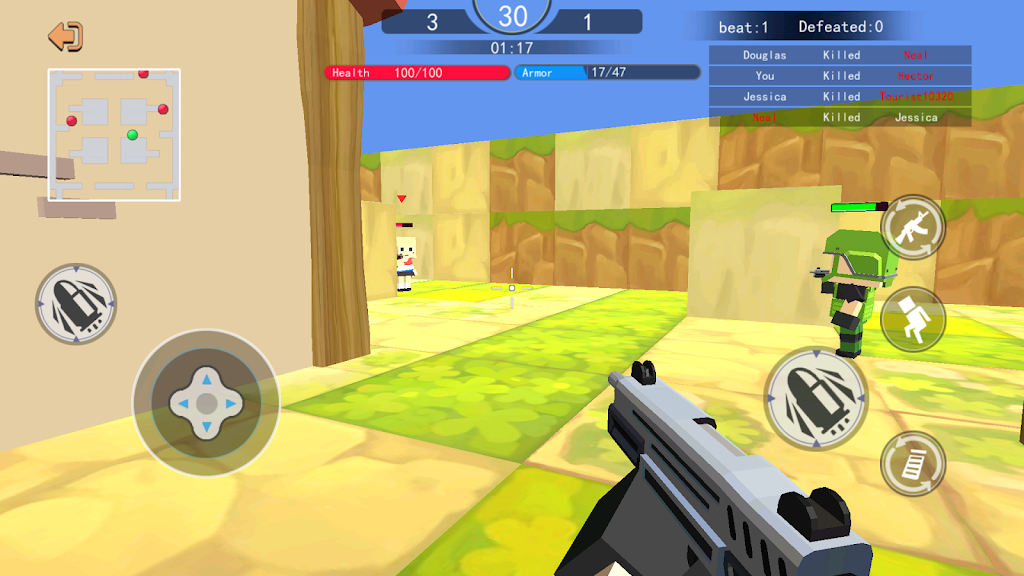The height and width of the screenshot is (576, 1024).
Task: Switch weapon using the rifle swap icon
Action: [913, 227]
